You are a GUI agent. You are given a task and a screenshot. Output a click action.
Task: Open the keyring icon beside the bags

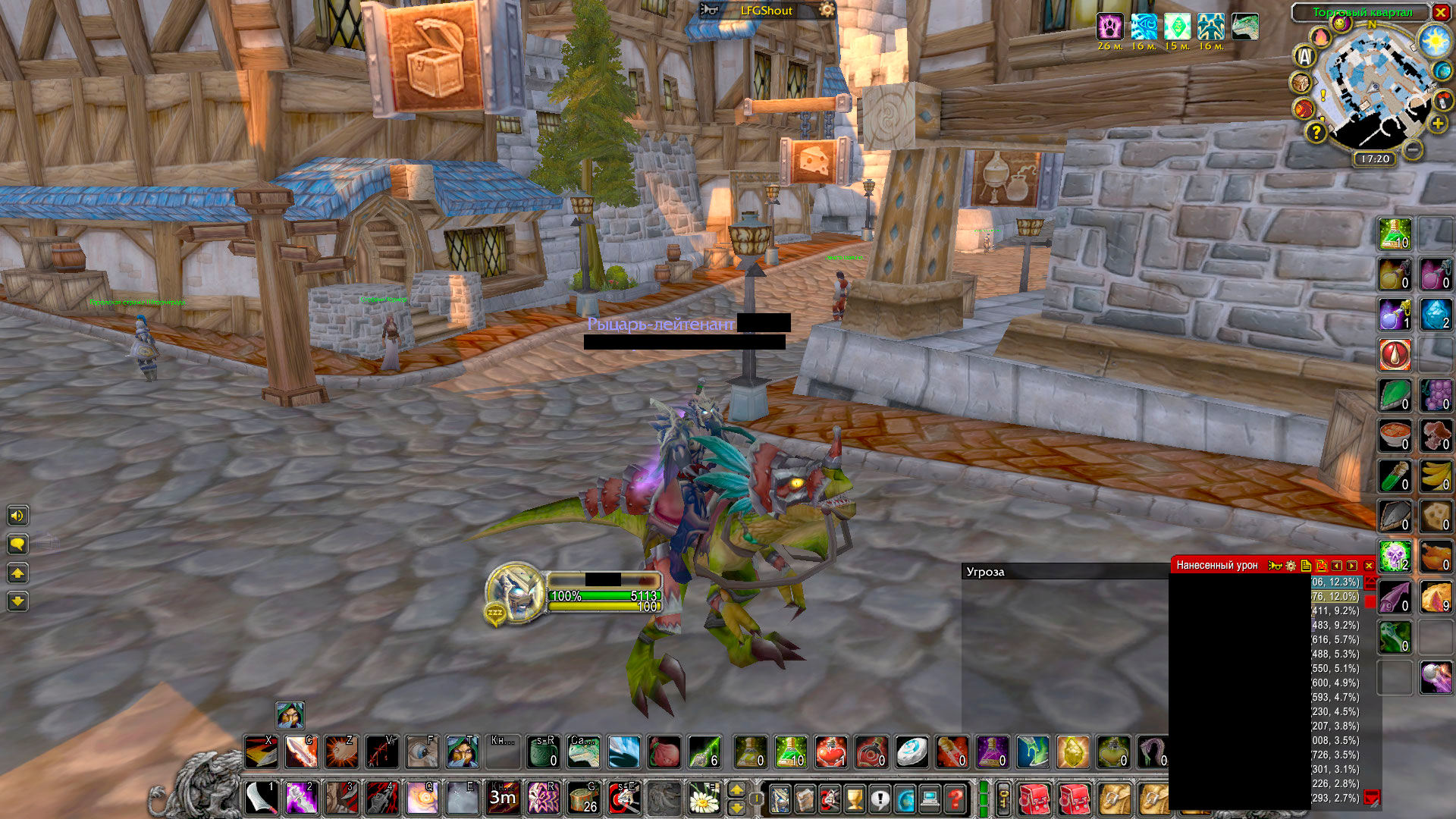[x=1004, y=800]
